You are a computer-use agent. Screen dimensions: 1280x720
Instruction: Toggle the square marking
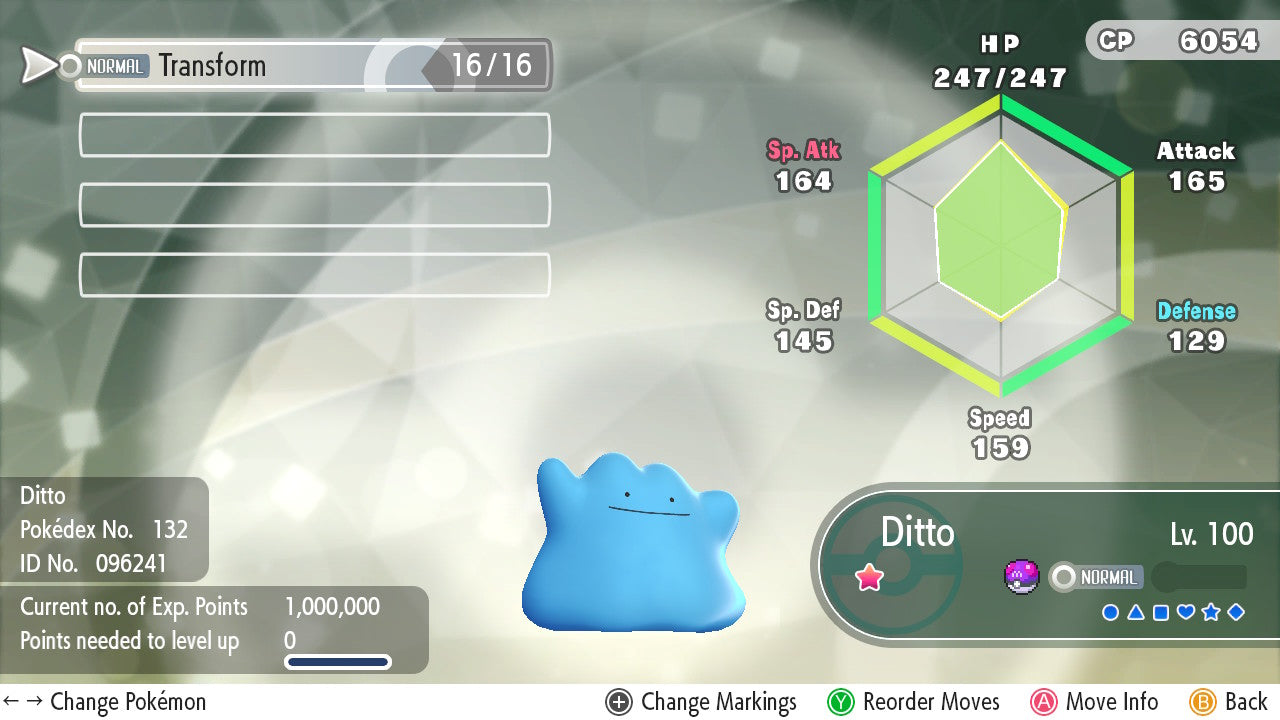point(1161,612)
